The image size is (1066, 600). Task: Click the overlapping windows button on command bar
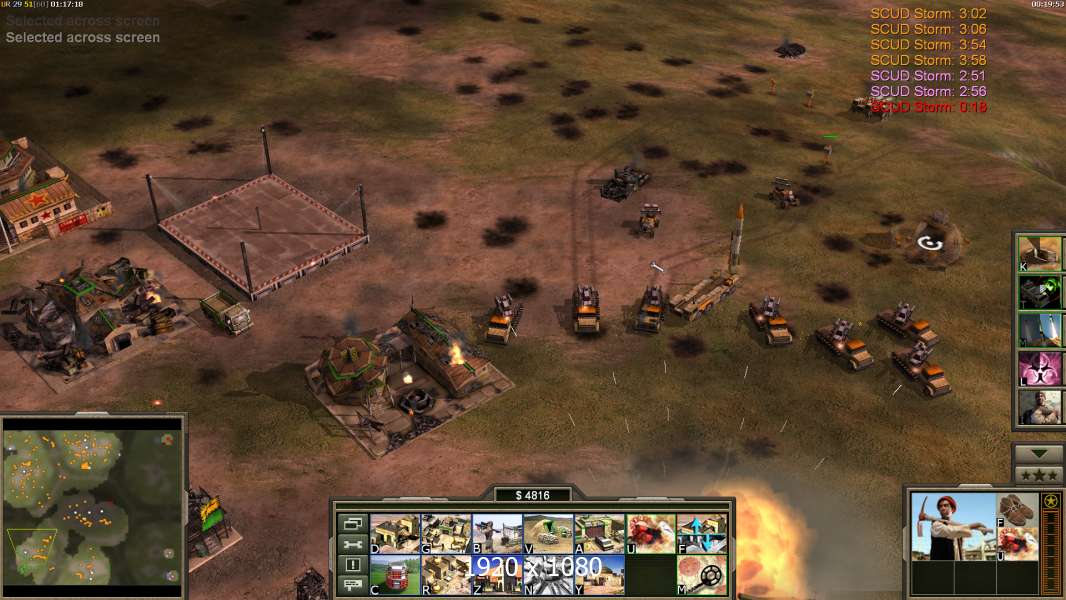coord(352,524)
